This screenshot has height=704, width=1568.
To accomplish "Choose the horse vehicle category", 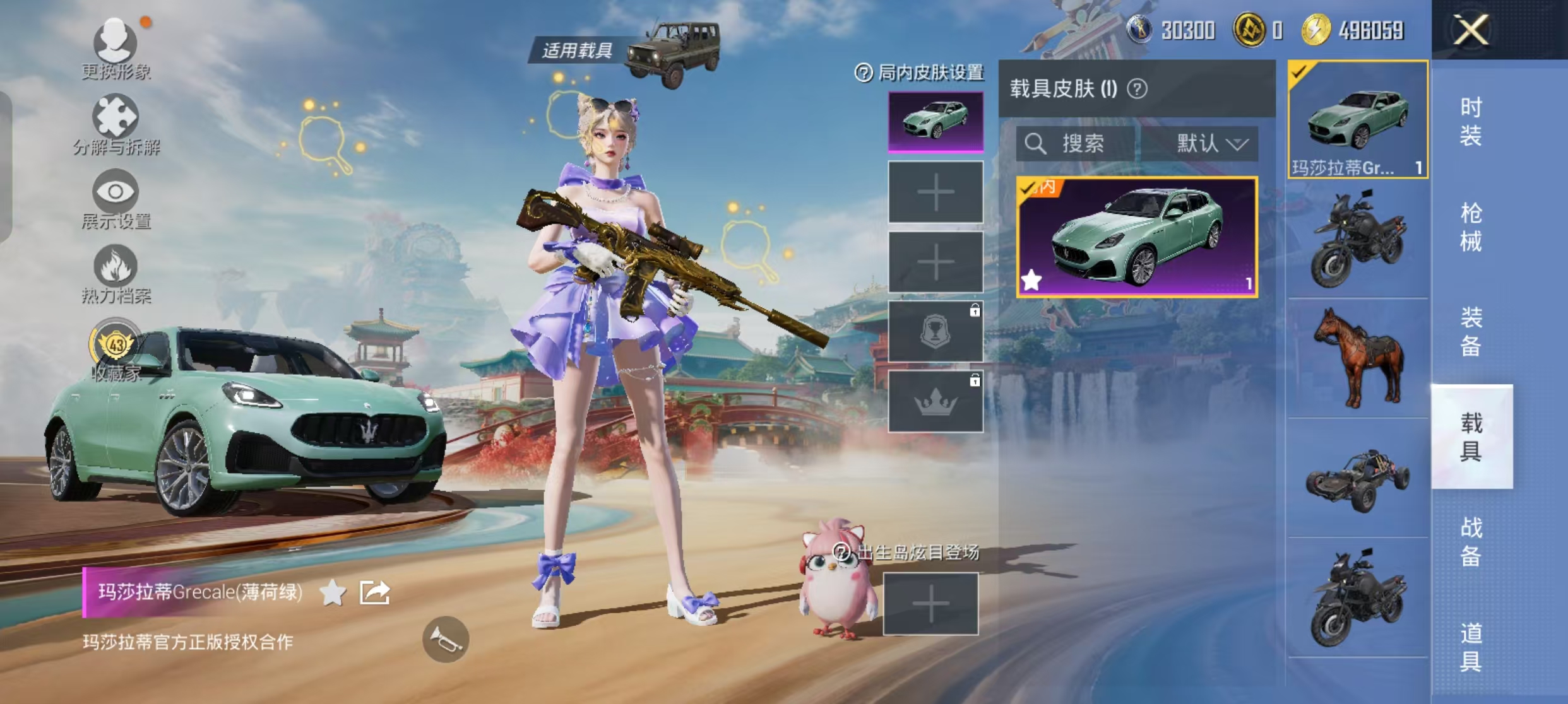I will [x=1358, y=358].
